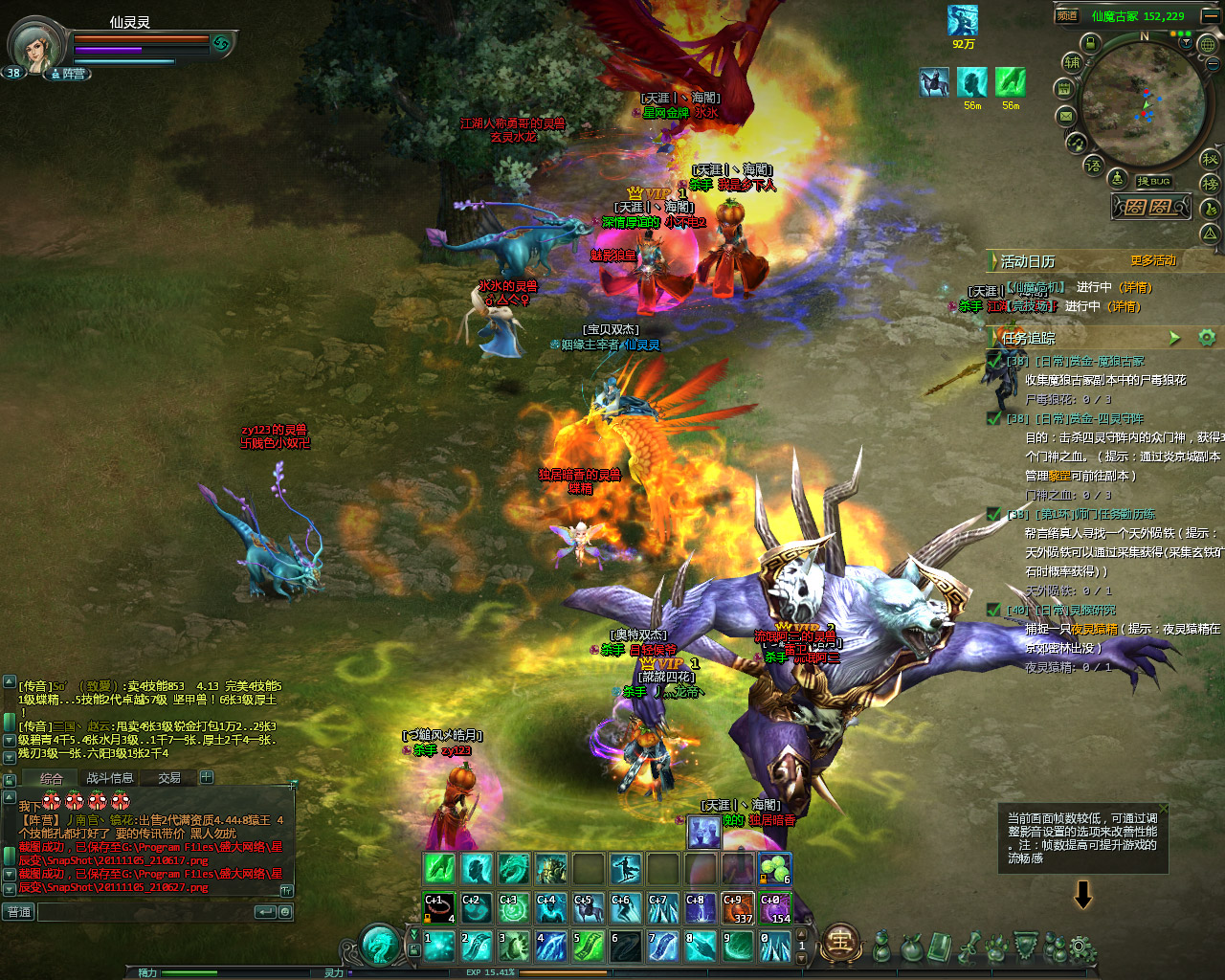Select the 综合 general chat tab
Screen dimensions: 1225x980
pos(52,779)
